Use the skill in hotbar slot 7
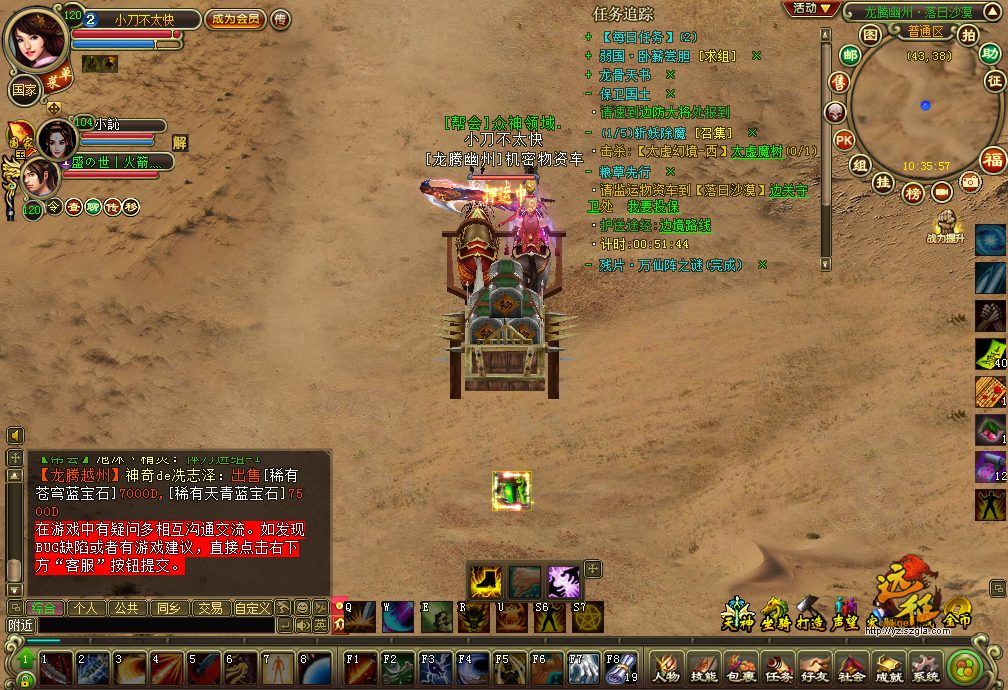1008x690 pixels. coord(279,668)
